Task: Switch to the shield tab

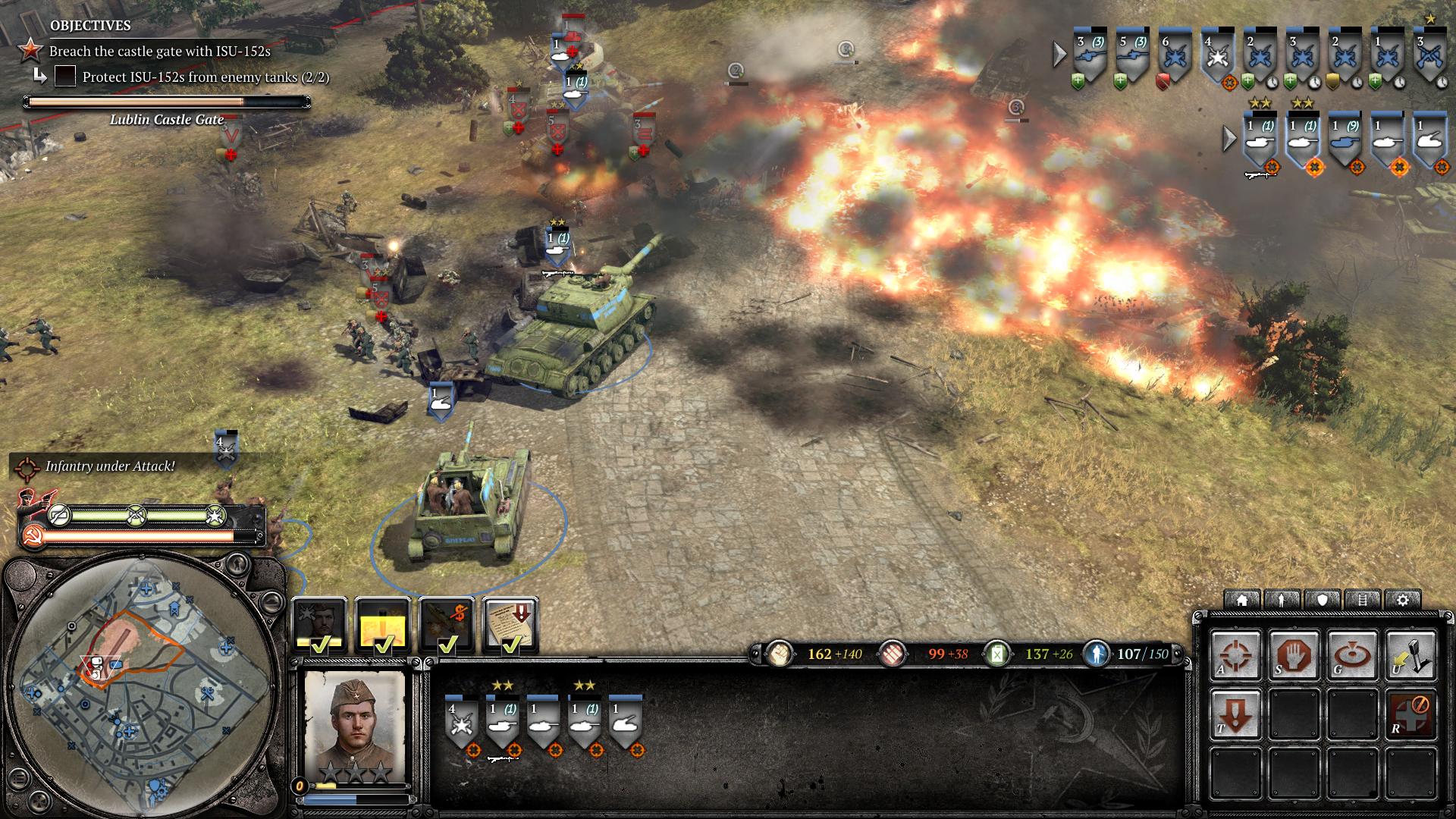Action: [1323, 600]
